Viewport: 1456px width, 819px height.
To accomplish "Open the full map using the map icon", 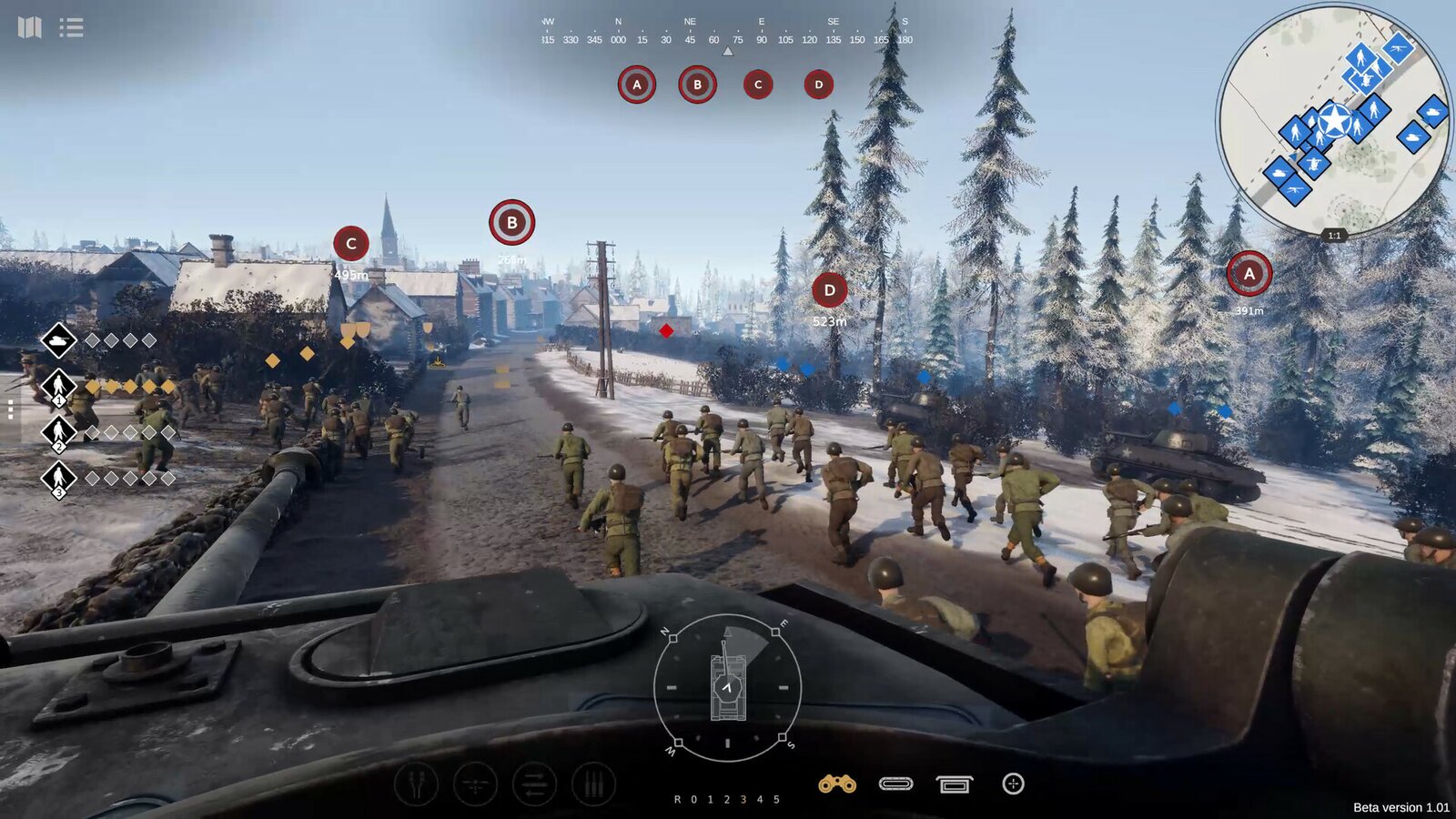I will coord(31,27).
